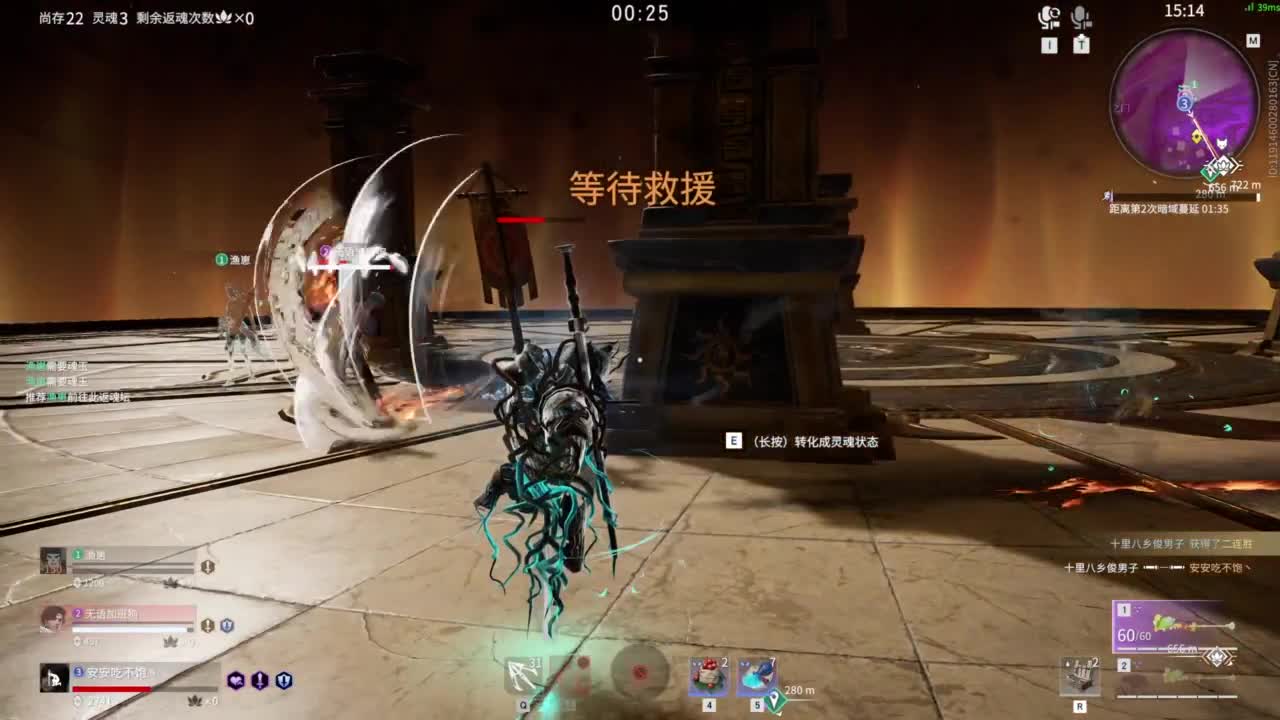Mute the voice chat speaker icon

tap(1047, 16)
